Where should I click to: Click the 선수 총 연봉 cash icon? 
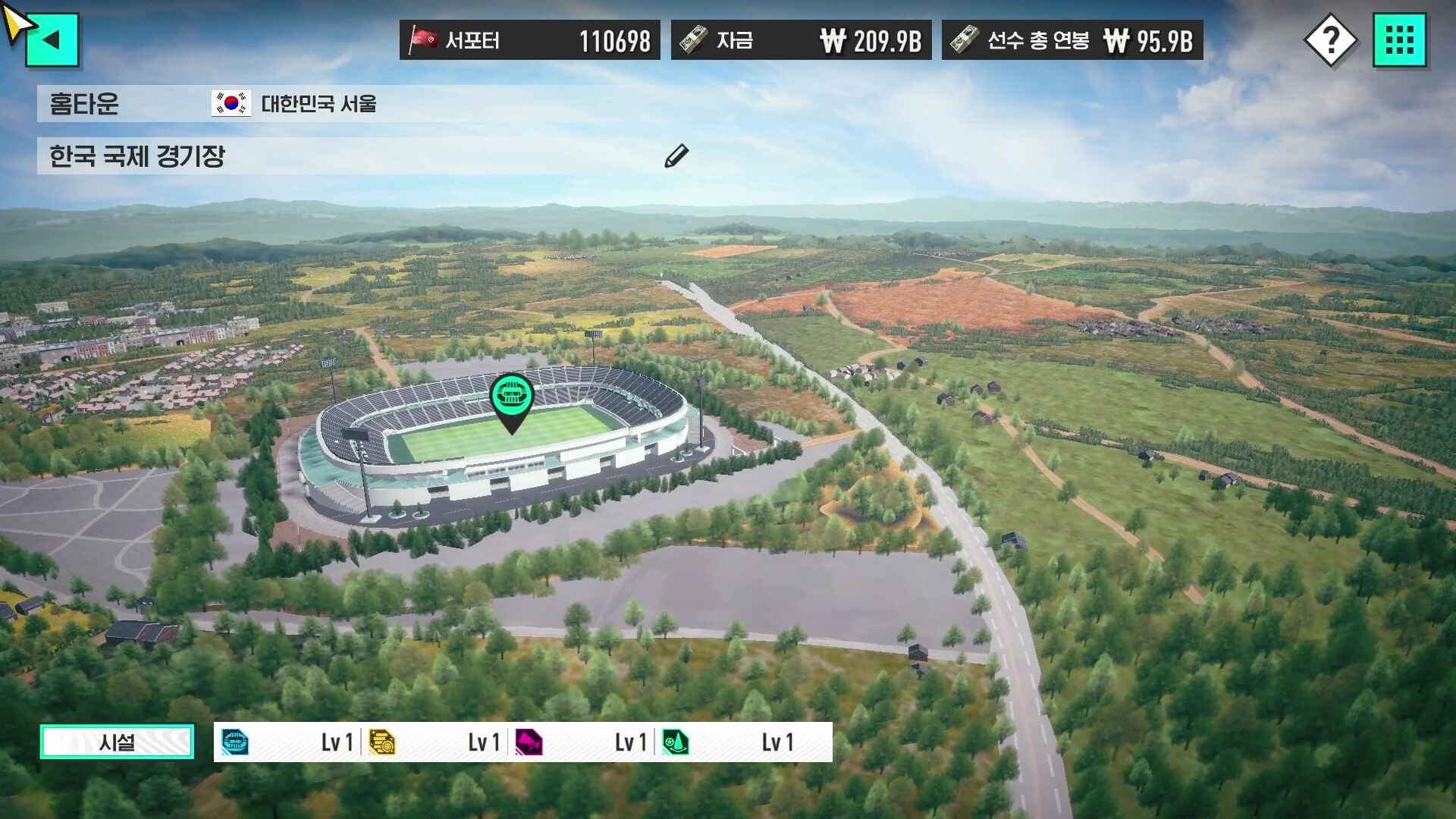pyautogui.click(x=965, y=39)
